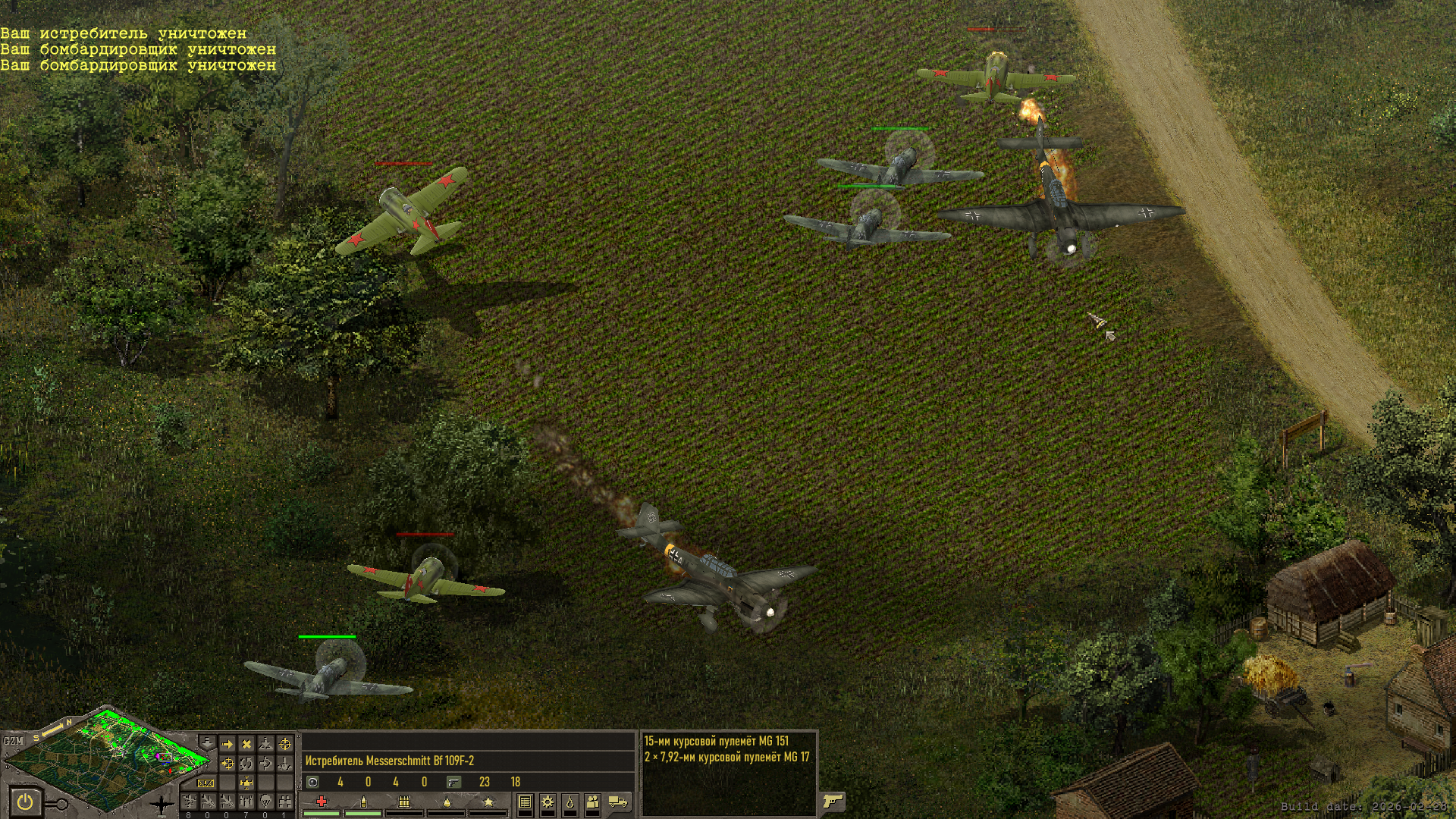The width and height of the screenshot is (1456, 819).
Task: Call in paratroopers with the parachute icon
Action: [x=265, y=801]
